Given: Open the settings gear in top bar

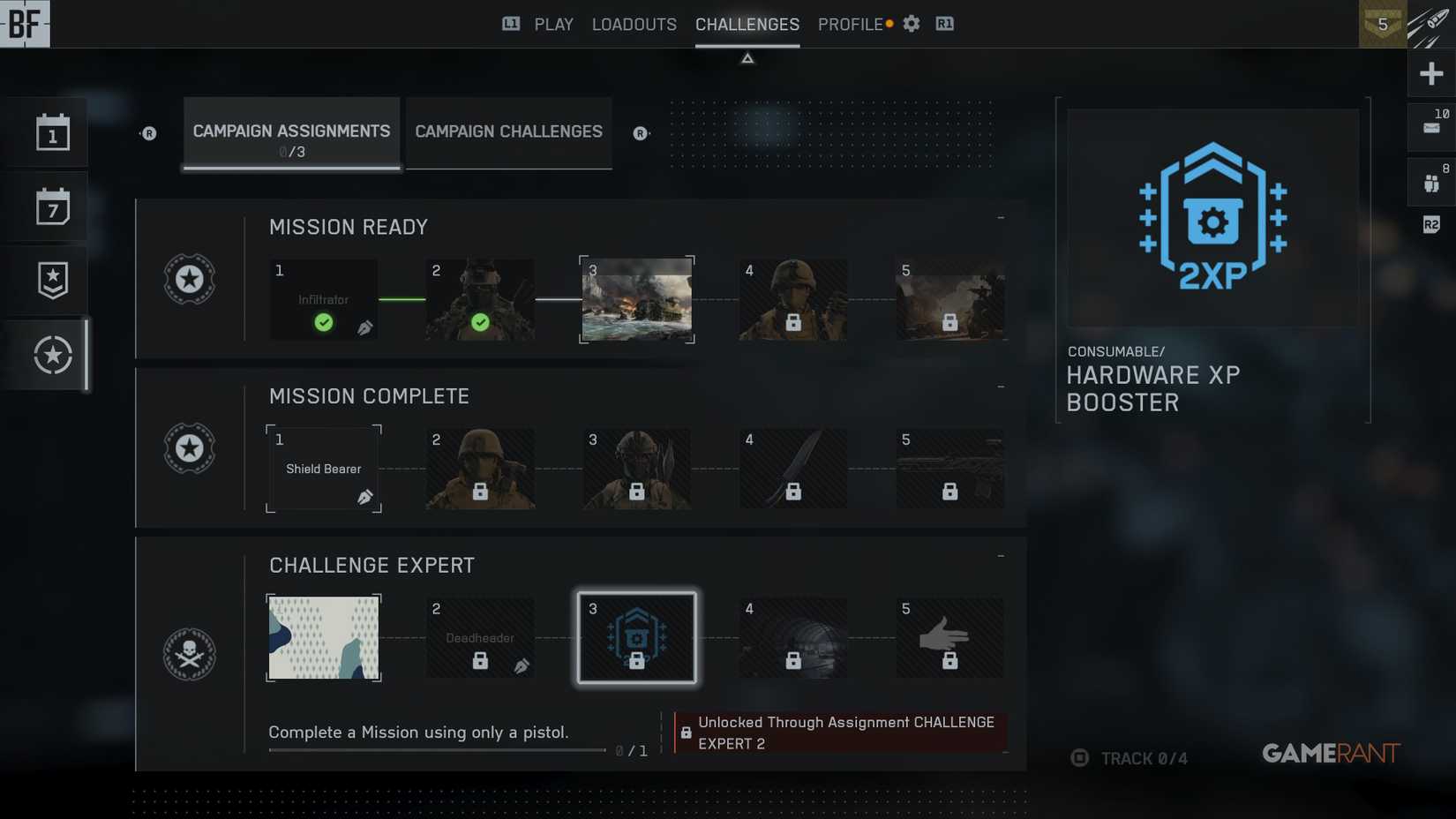Looking at the screenshot, I should pos(911,24).
